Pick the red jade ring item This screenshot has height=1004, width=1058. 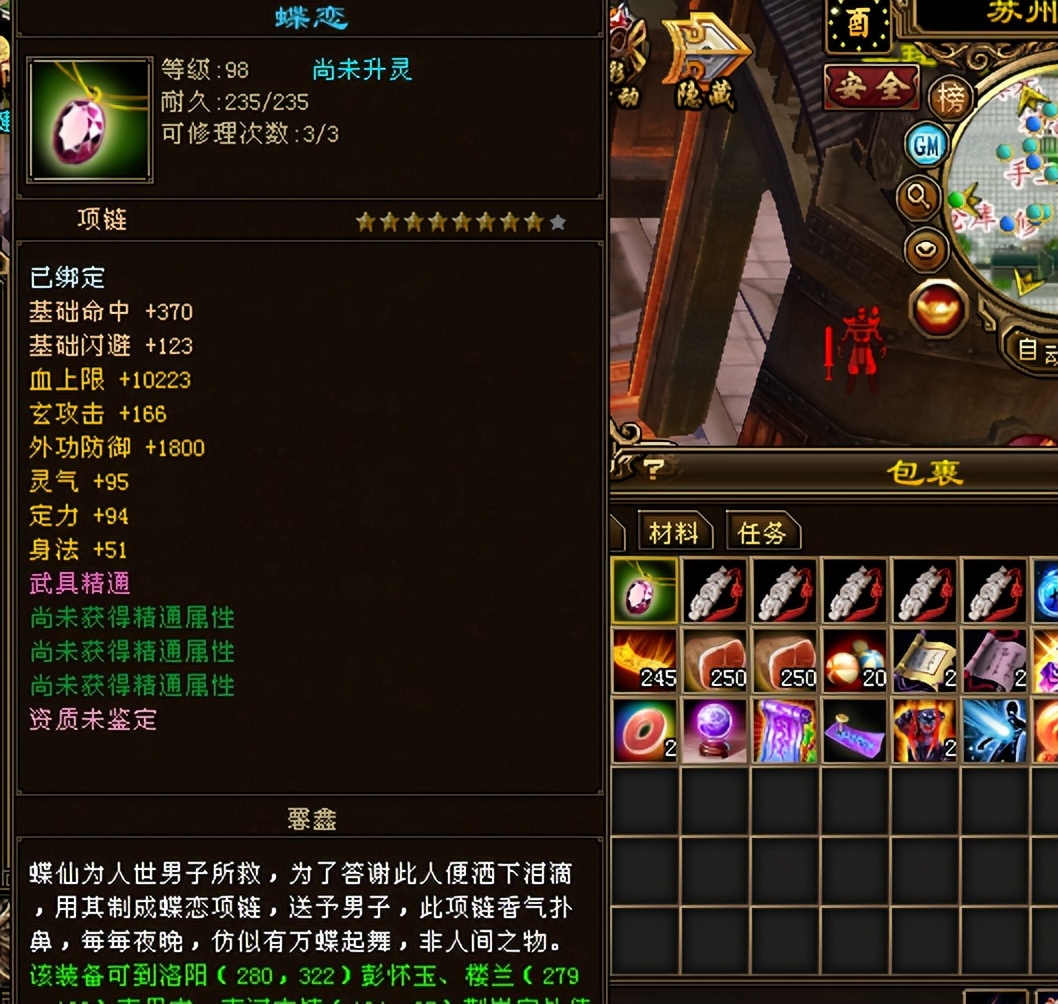(x=645, y=731)
